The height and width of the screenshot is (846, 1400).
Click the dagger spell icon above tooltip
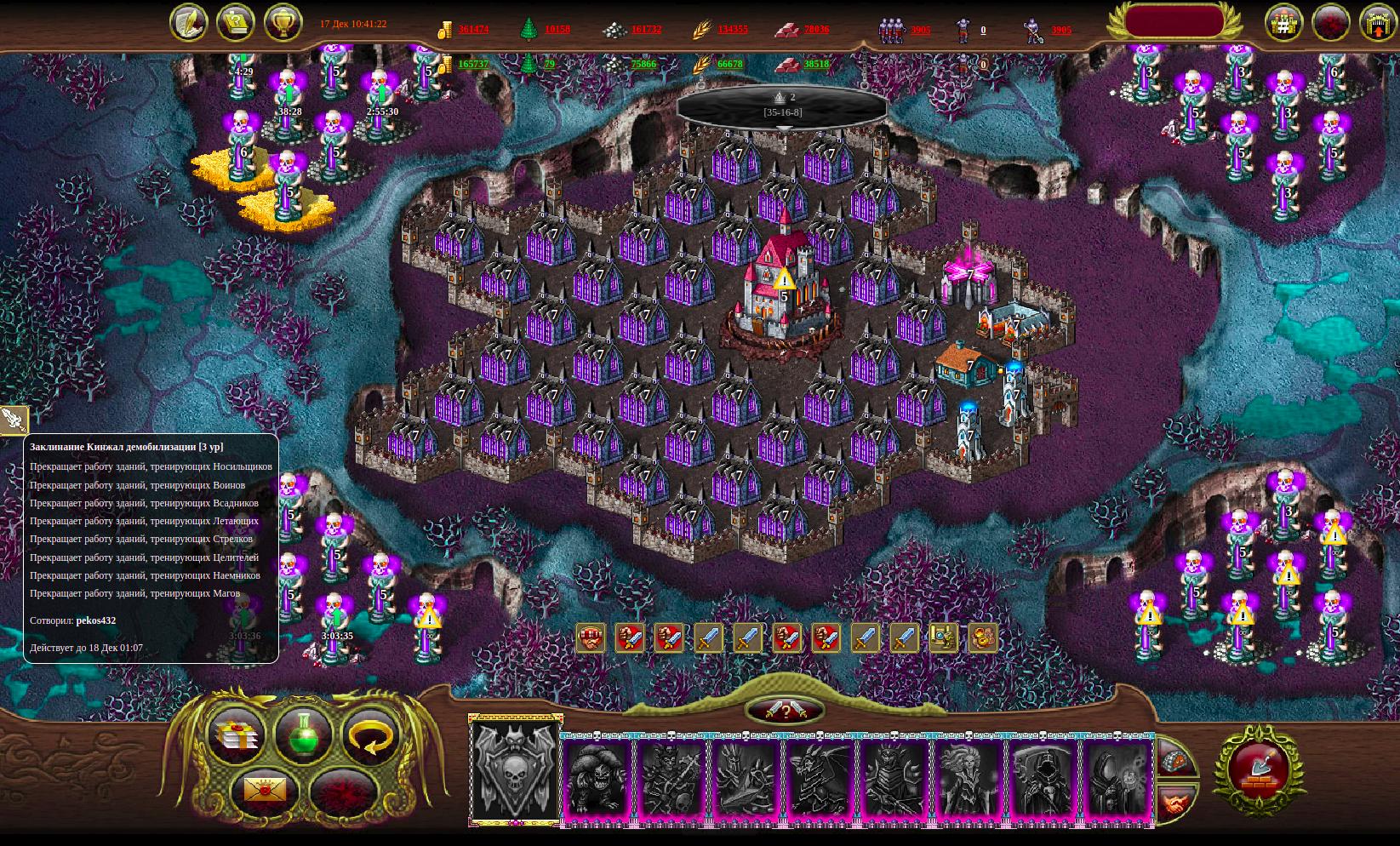[x=14, y=419]
